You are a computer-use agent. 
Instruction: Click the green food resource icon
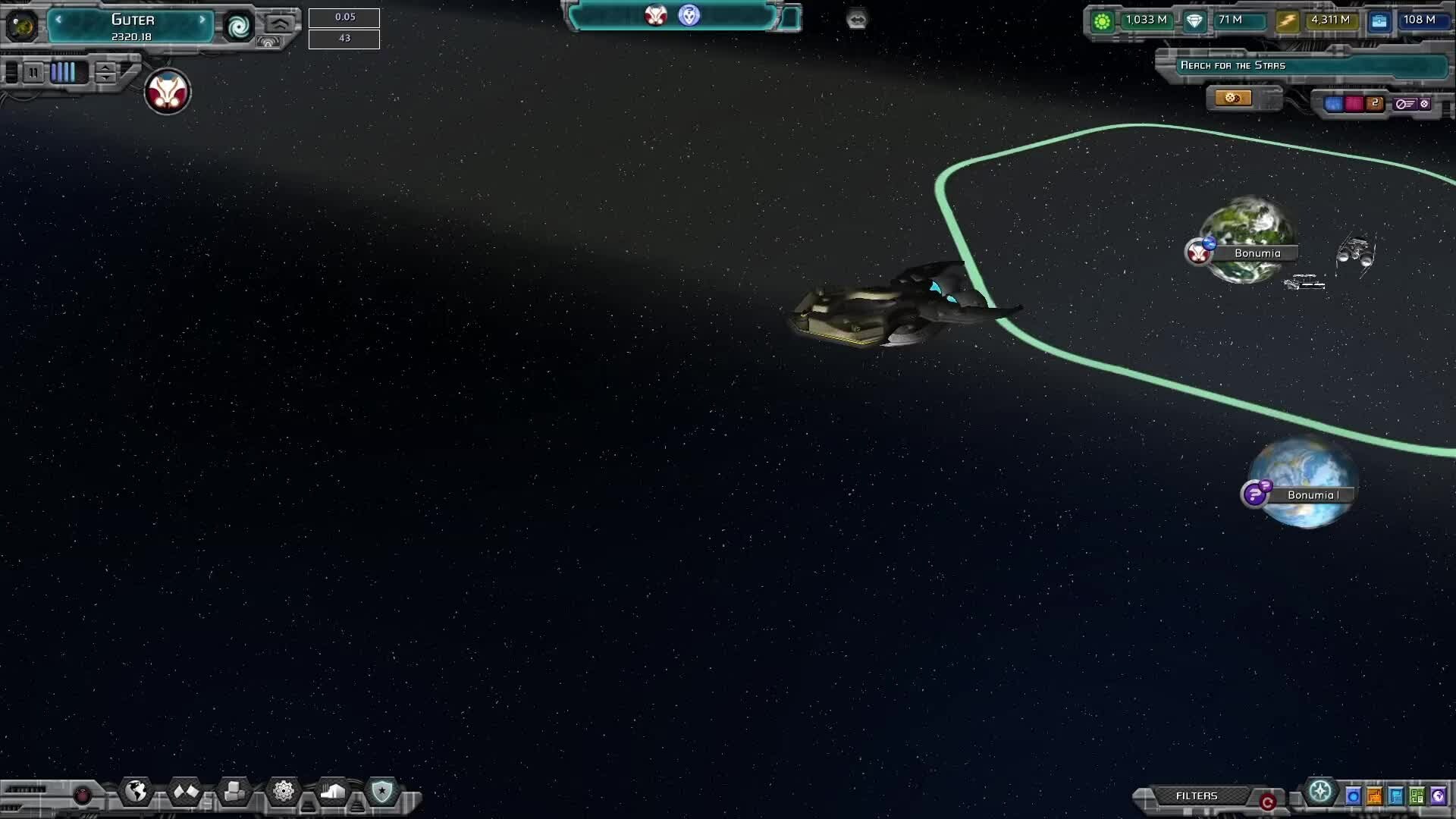tap(1102, 21)
